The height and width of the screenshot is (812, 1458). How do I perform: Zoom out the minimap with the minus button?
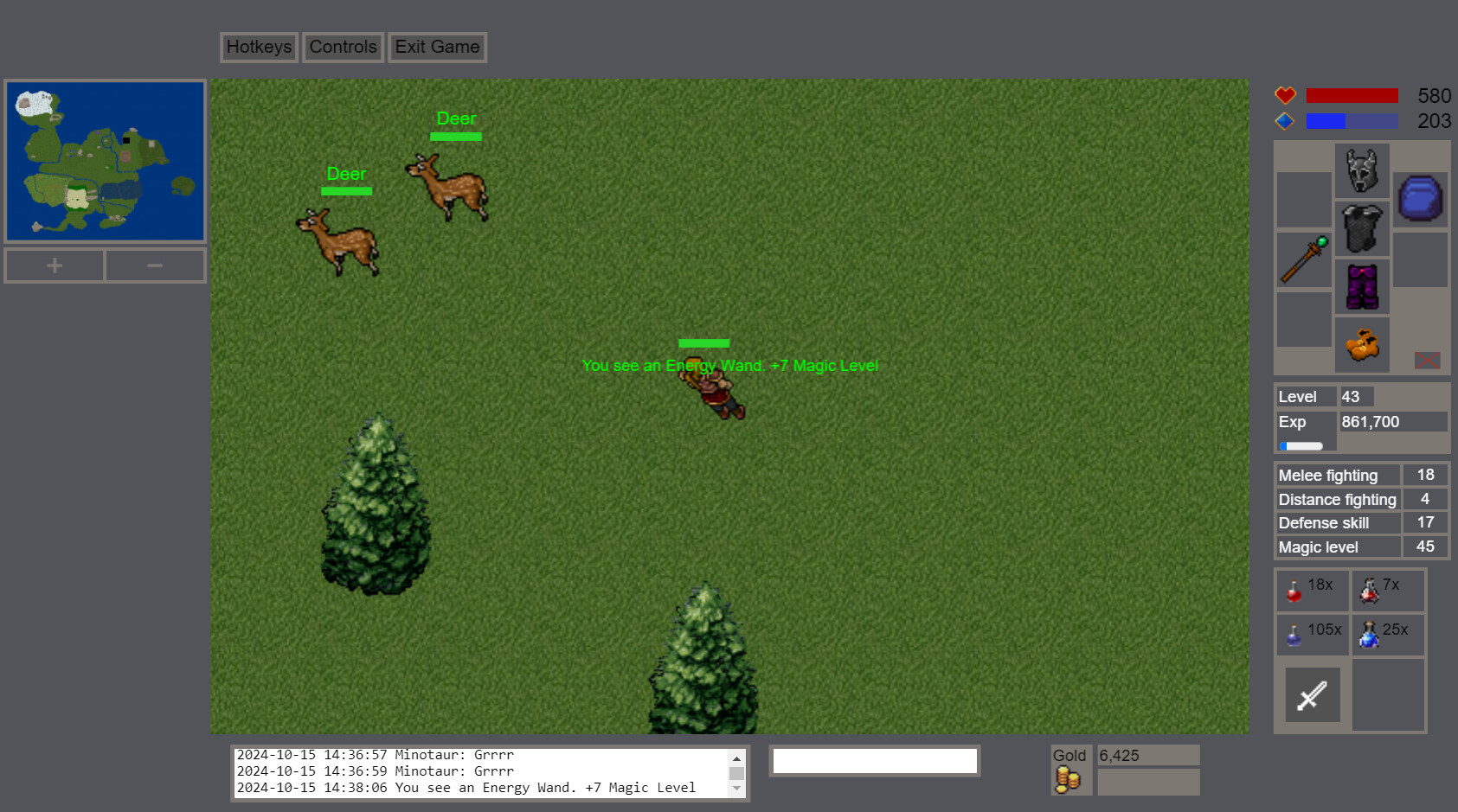(155, 265)
